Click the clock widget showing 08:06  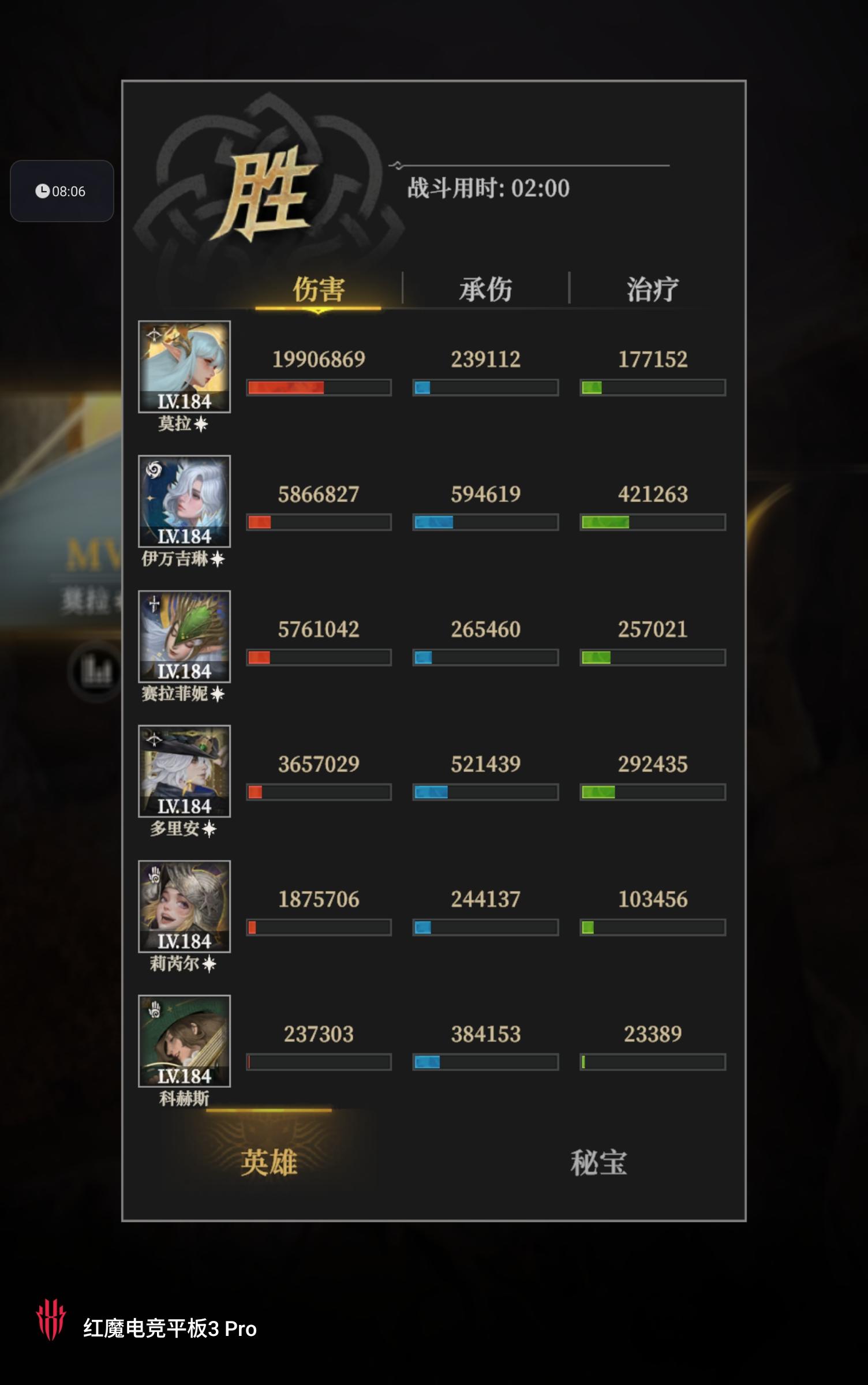click(62, 192)
